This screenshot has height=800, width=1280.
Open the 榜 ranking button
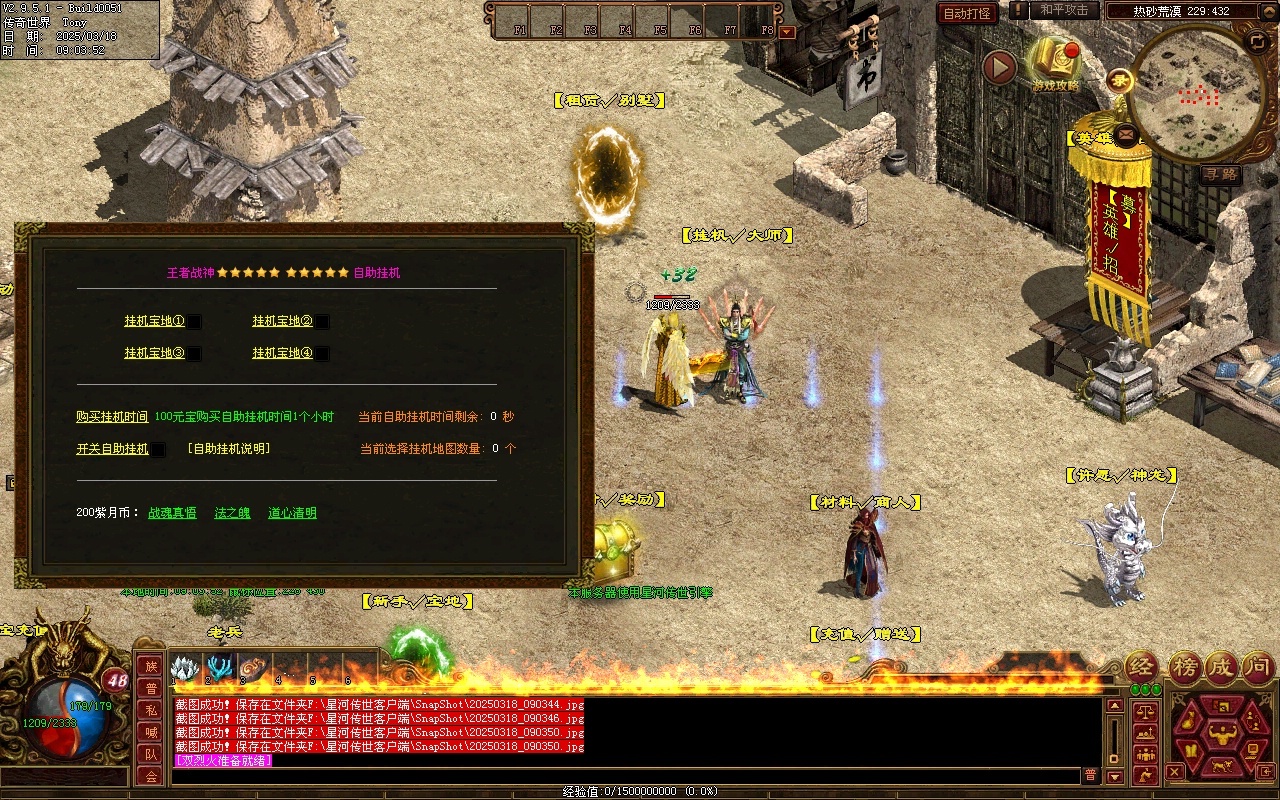coord(1184,667)
